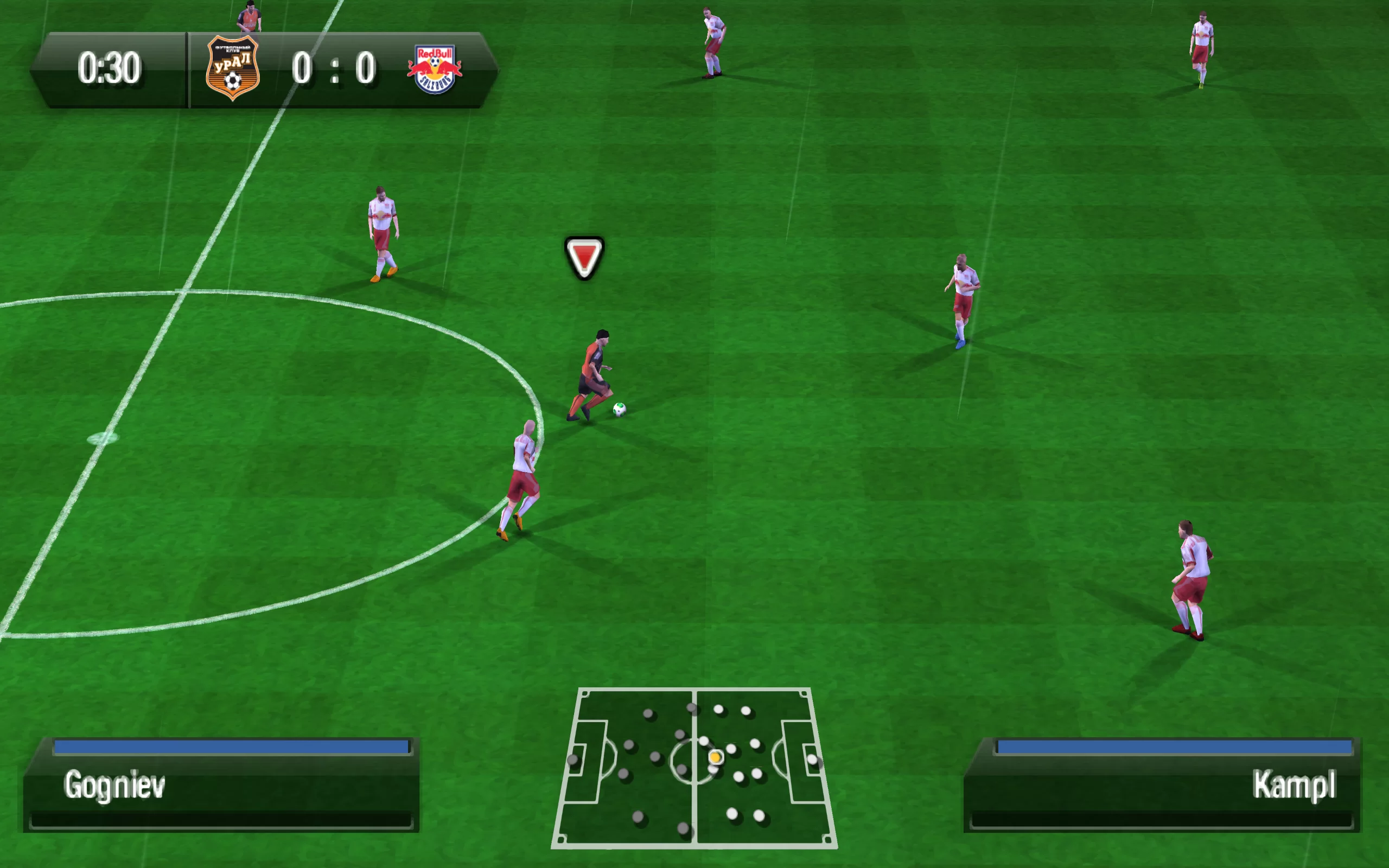Click the red active-player arrow marker
This screenshot has height=868, width=1389.
[x=584, y=258]
